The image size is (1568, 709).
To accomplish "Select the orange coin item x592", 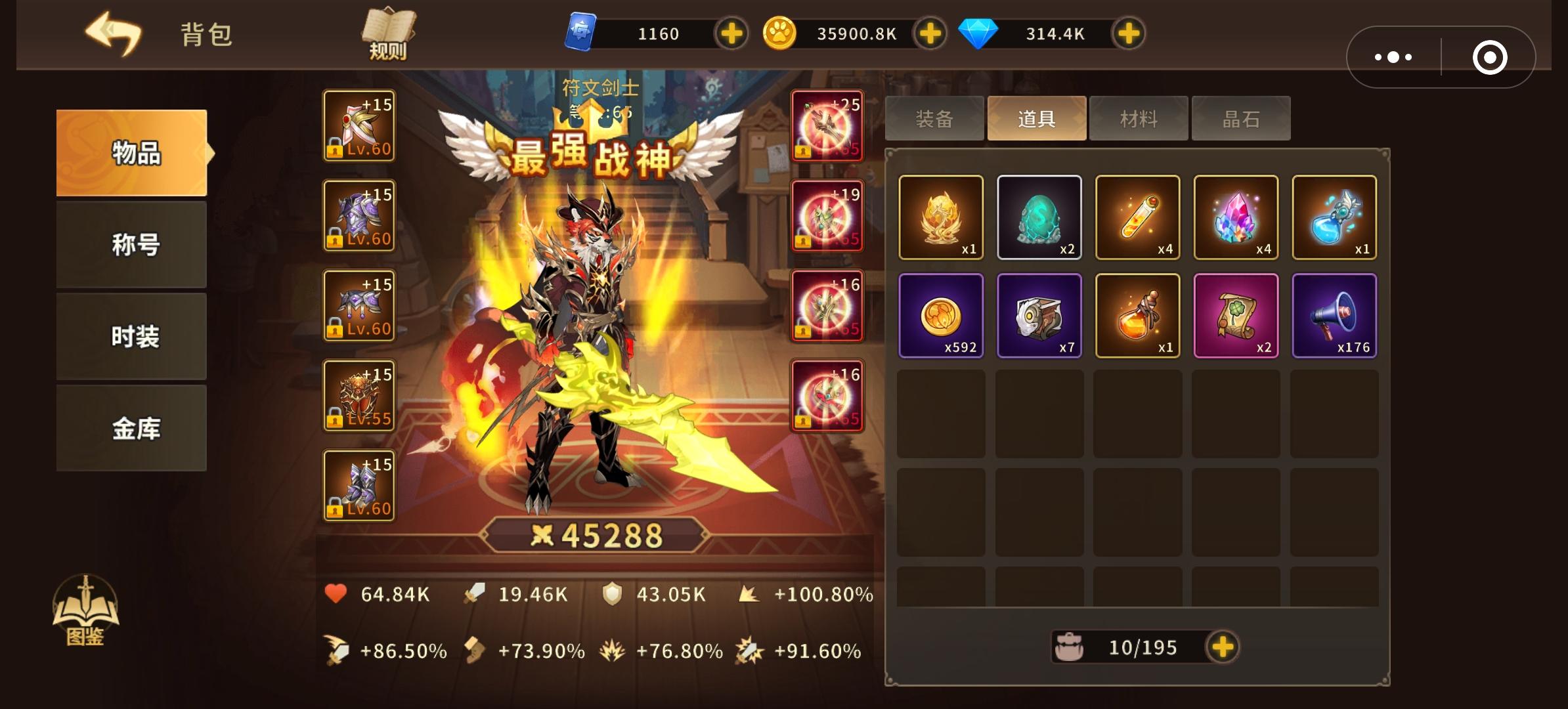I will [942, 316].
